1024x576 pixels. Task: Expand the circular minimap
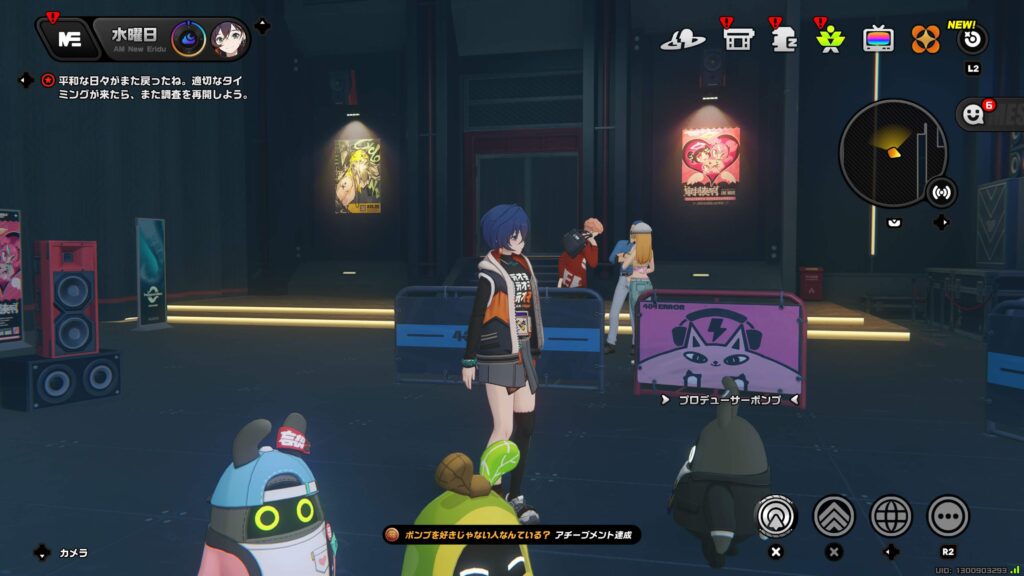point(892,153)
